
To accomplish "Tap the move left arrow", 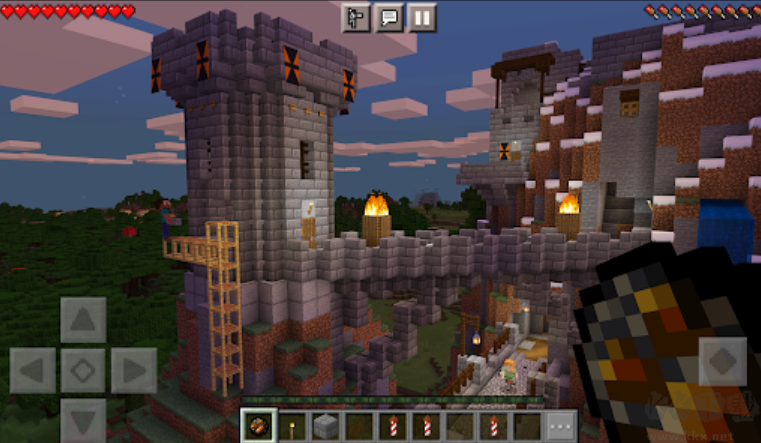I will tap(33, 371).
